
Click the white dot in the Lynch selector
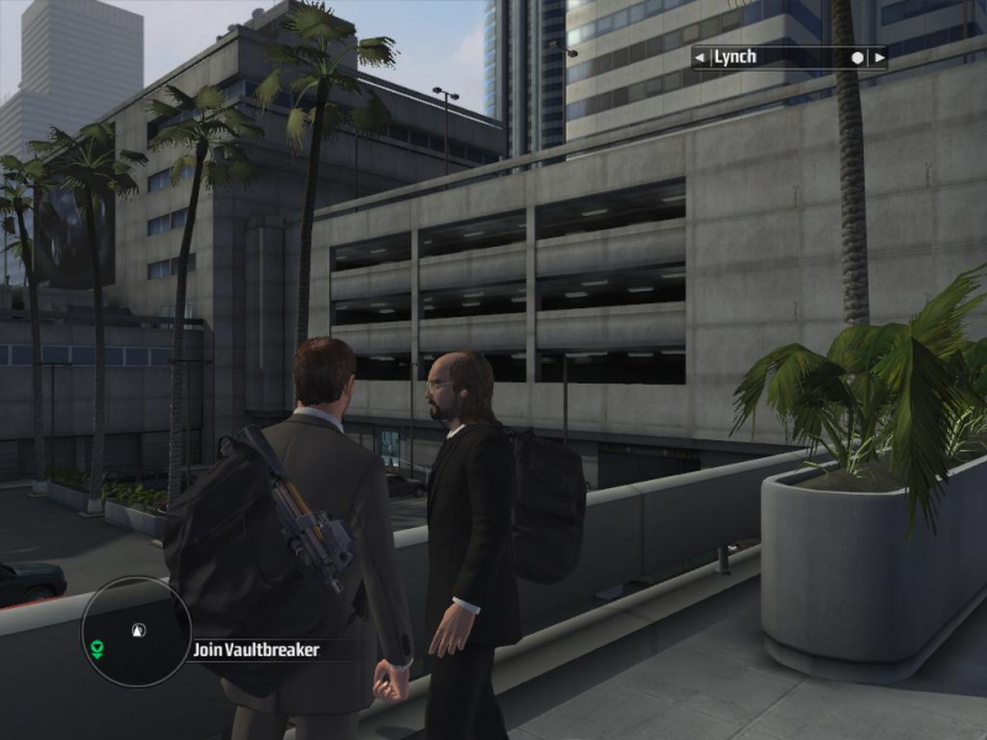pyautogui.click(x=857, y=58)
